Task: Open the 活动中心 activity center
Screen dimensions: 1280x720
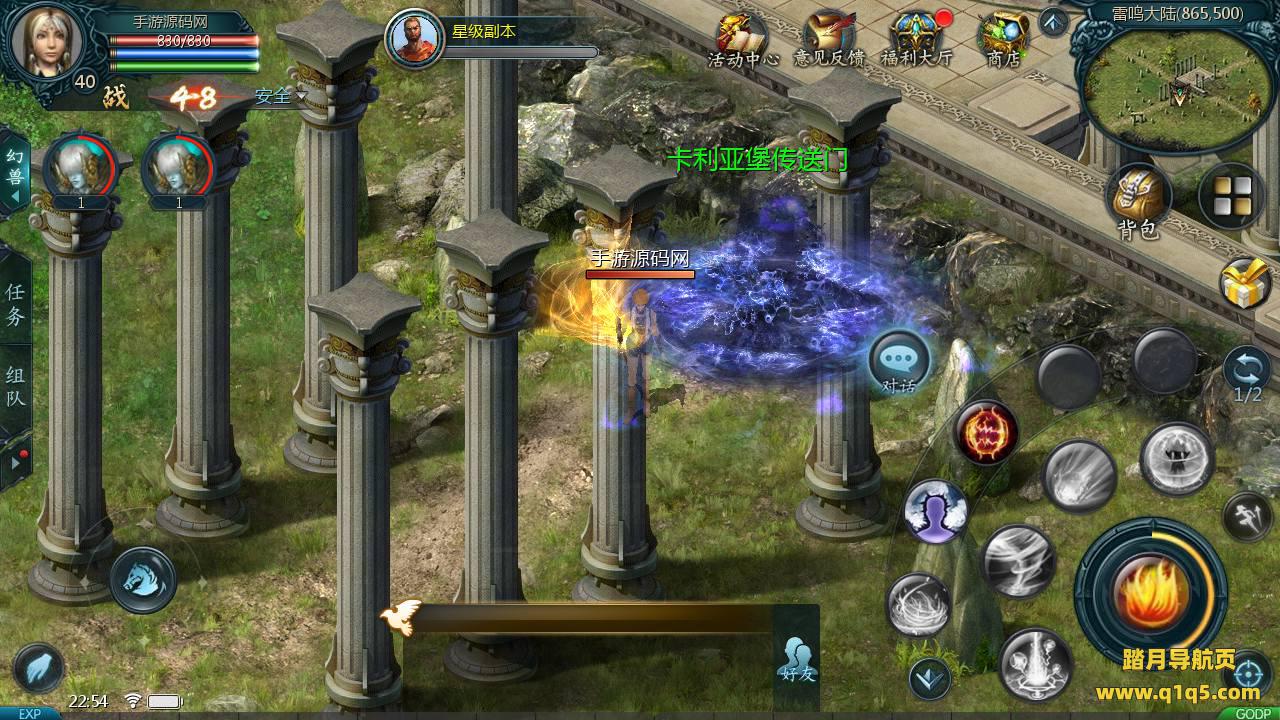Action: click(x=742, y=38)
